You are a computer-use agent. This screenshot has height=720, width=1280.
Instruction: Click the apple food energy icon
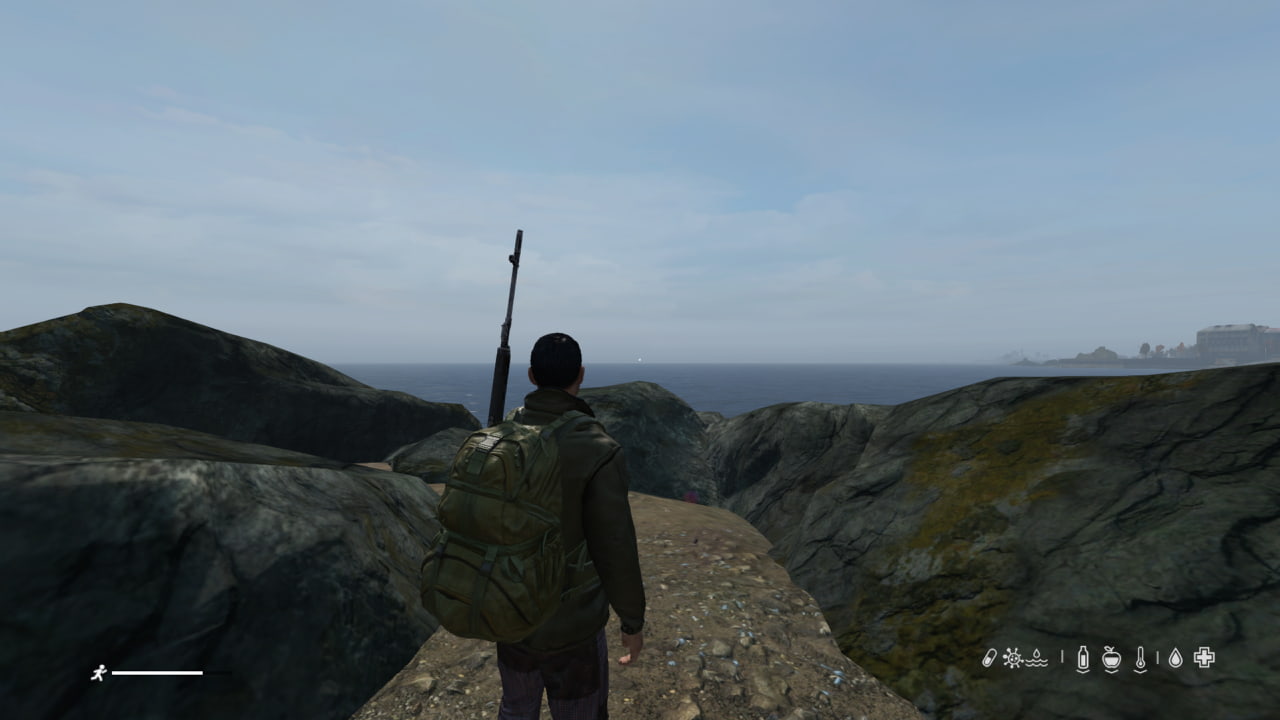(x=1111, y=658)
